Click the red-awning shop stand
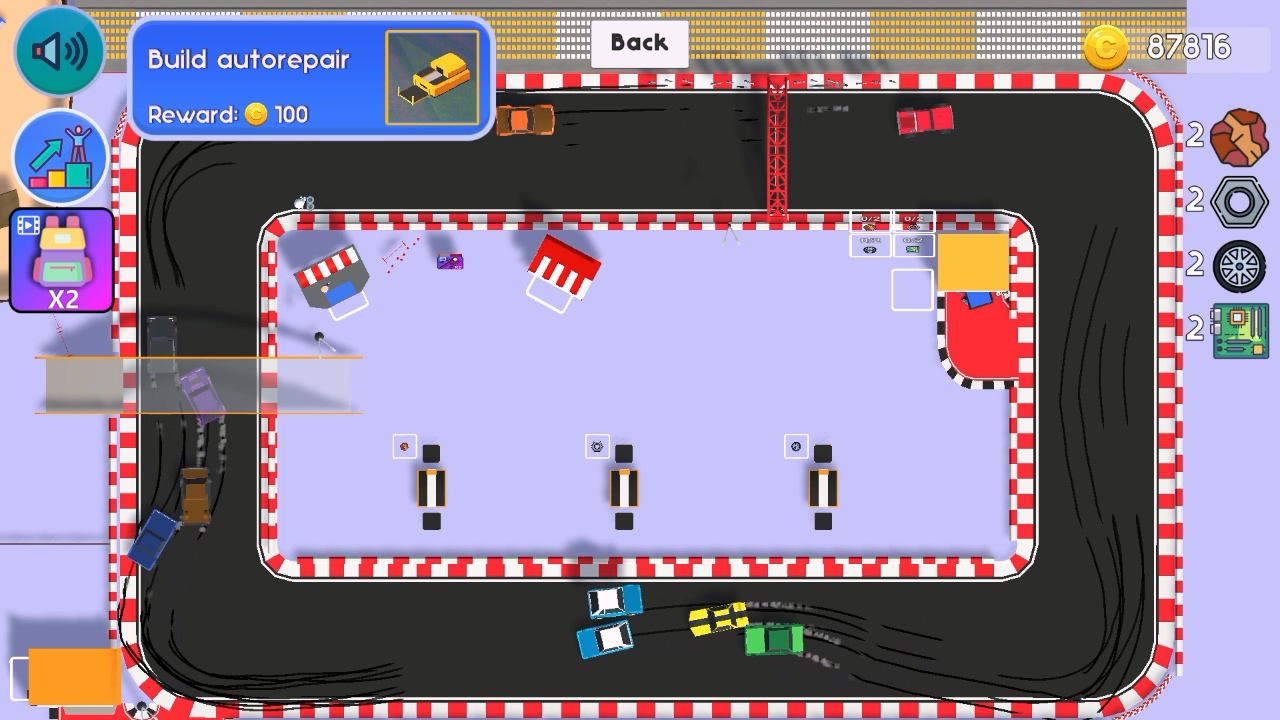 [x=563, y=265]
